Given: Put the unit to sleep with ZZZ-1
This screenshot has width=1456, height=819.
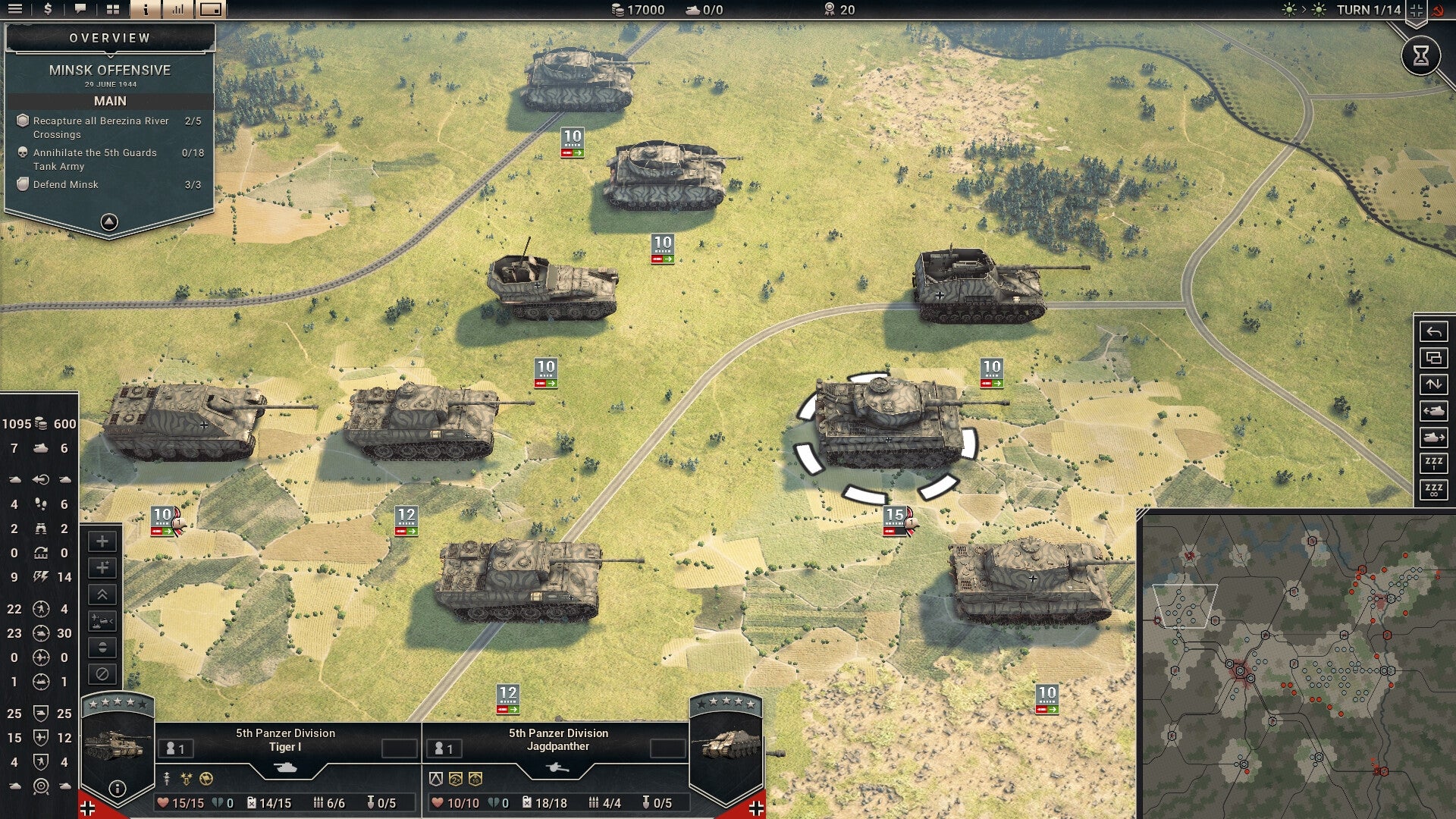Looking at the screenshot, I should point(1433,463).
